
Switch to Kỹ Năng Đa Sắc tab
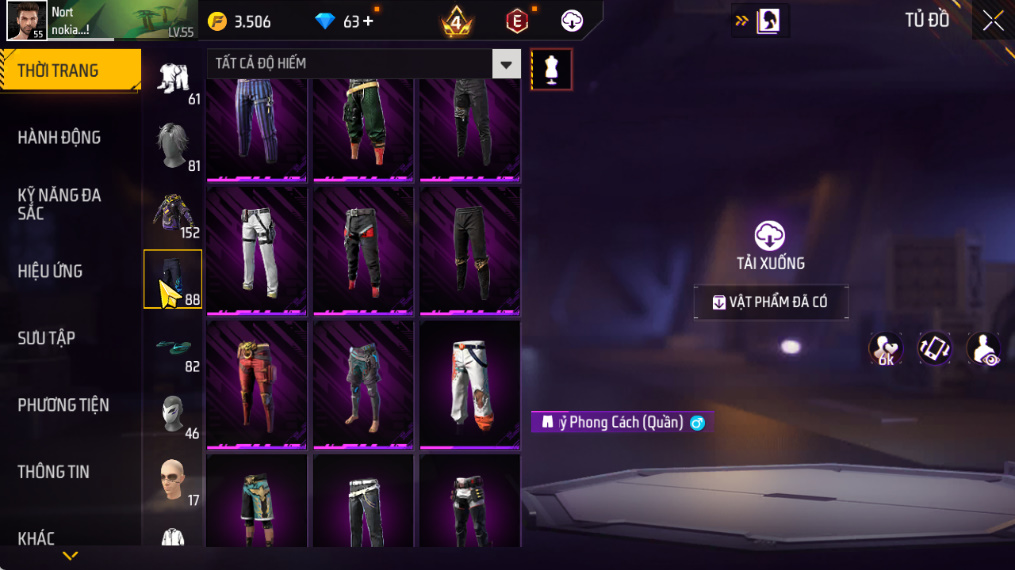pyautogui.click(x=60, y=204)
